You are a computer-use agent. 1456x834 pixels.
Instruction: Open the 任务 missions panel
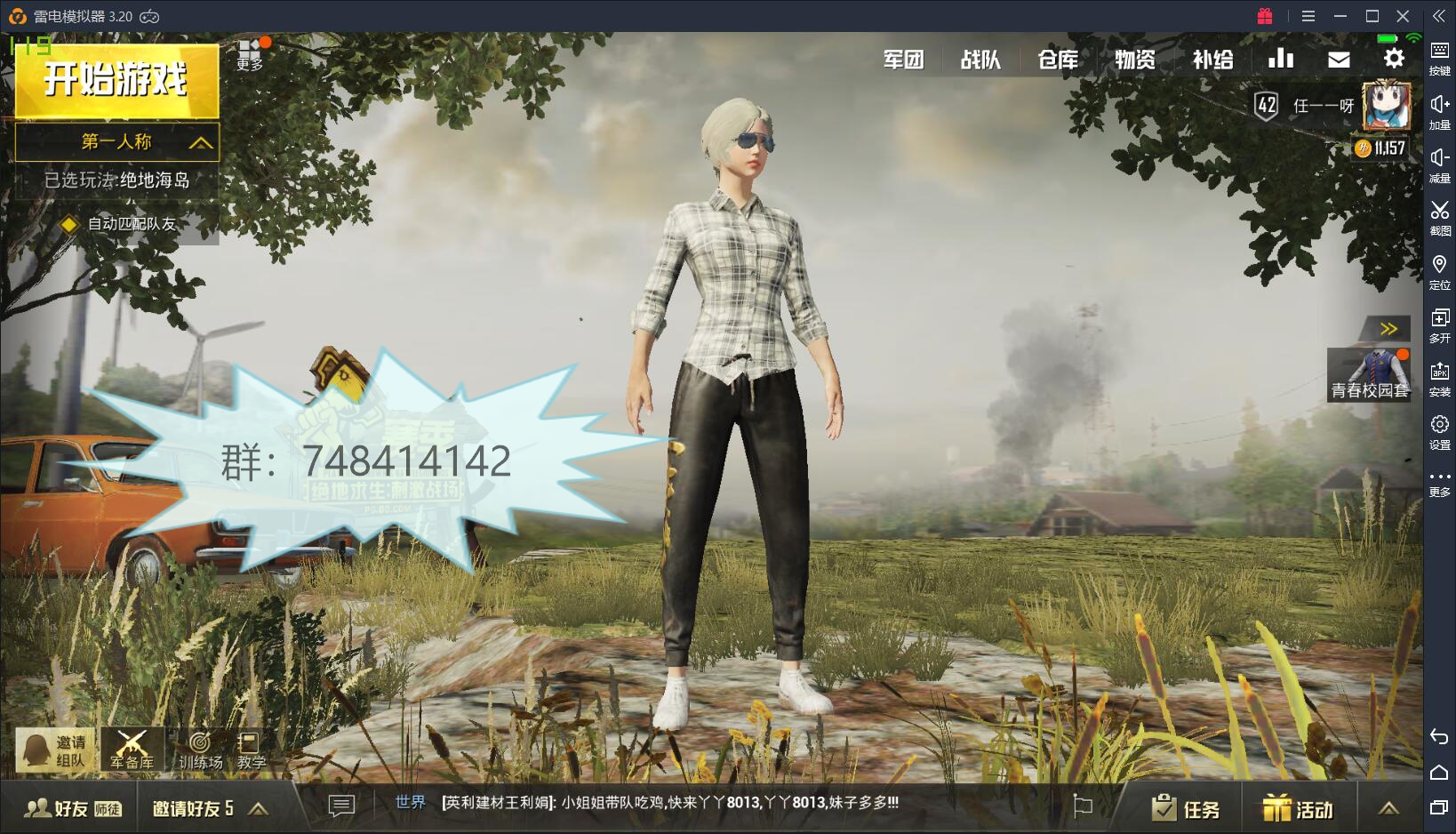[1186, 808]
